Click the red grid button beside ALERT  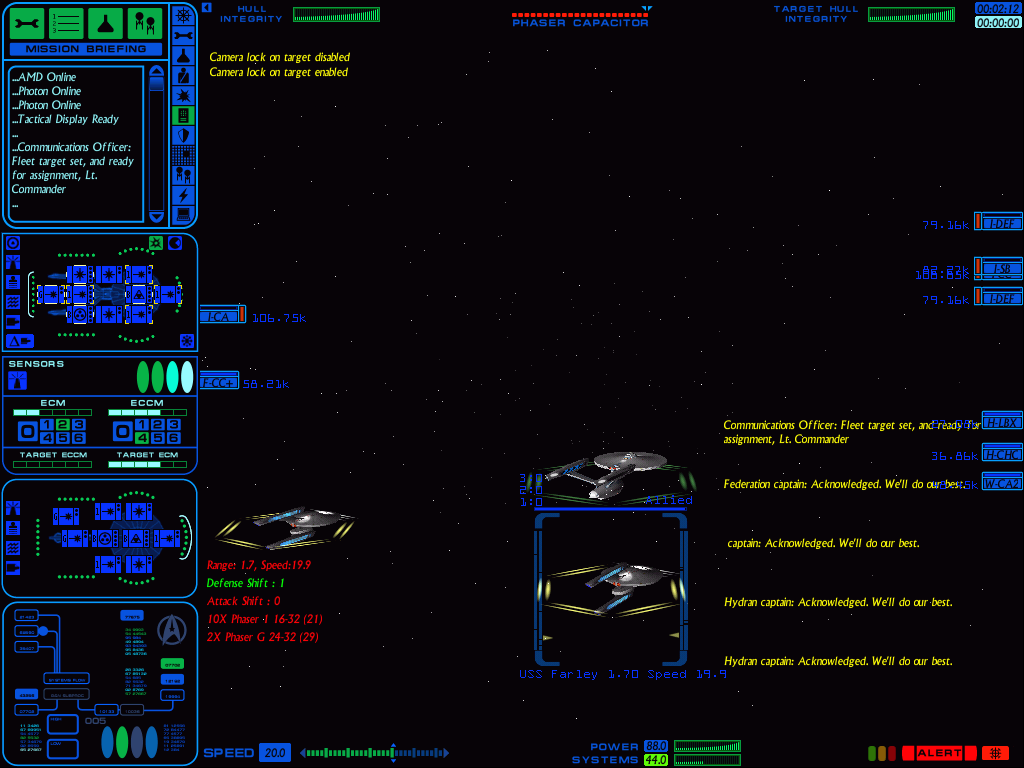pos(994,753)
